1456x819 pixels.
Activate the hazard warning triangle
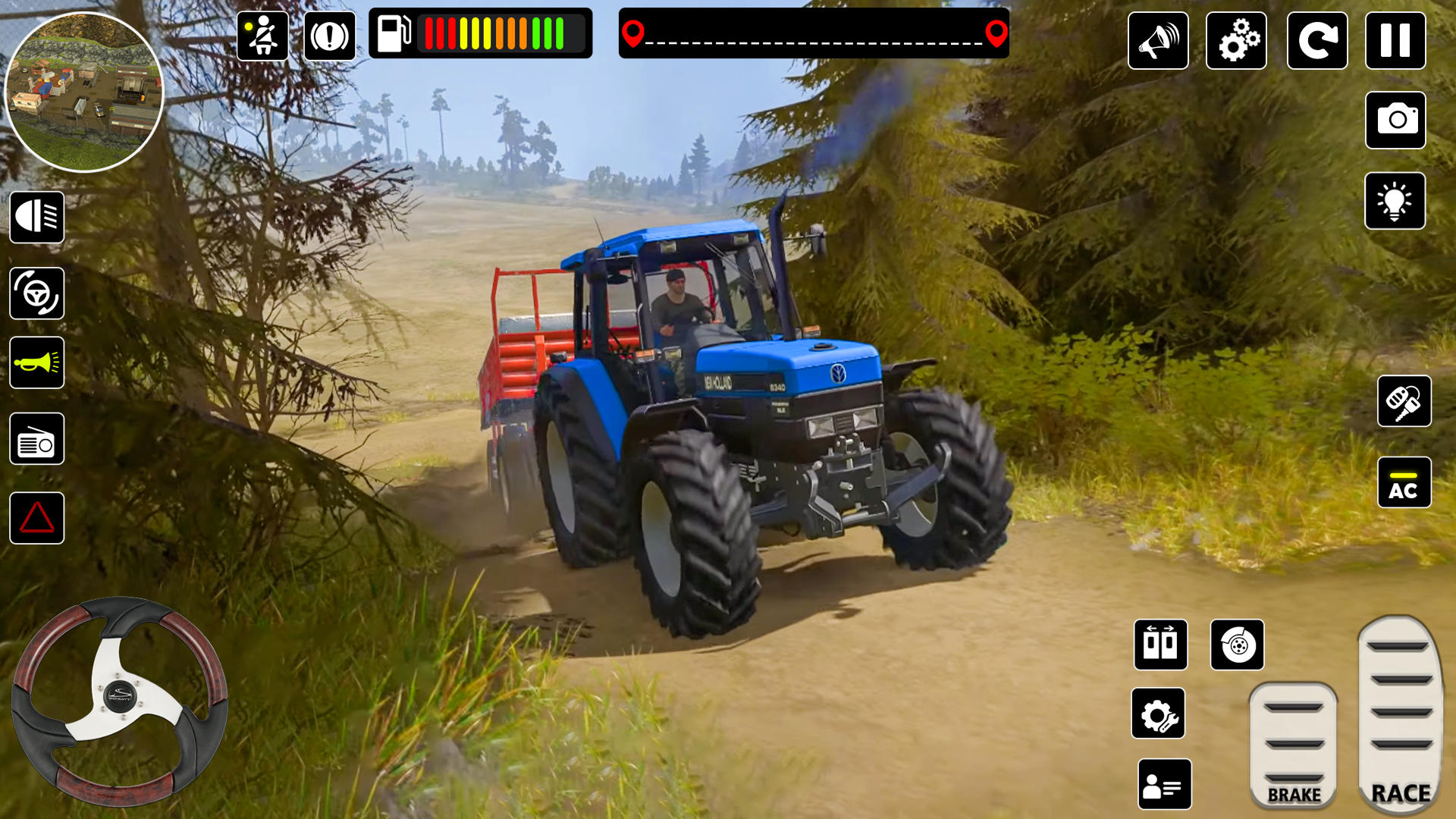[37, 517]
